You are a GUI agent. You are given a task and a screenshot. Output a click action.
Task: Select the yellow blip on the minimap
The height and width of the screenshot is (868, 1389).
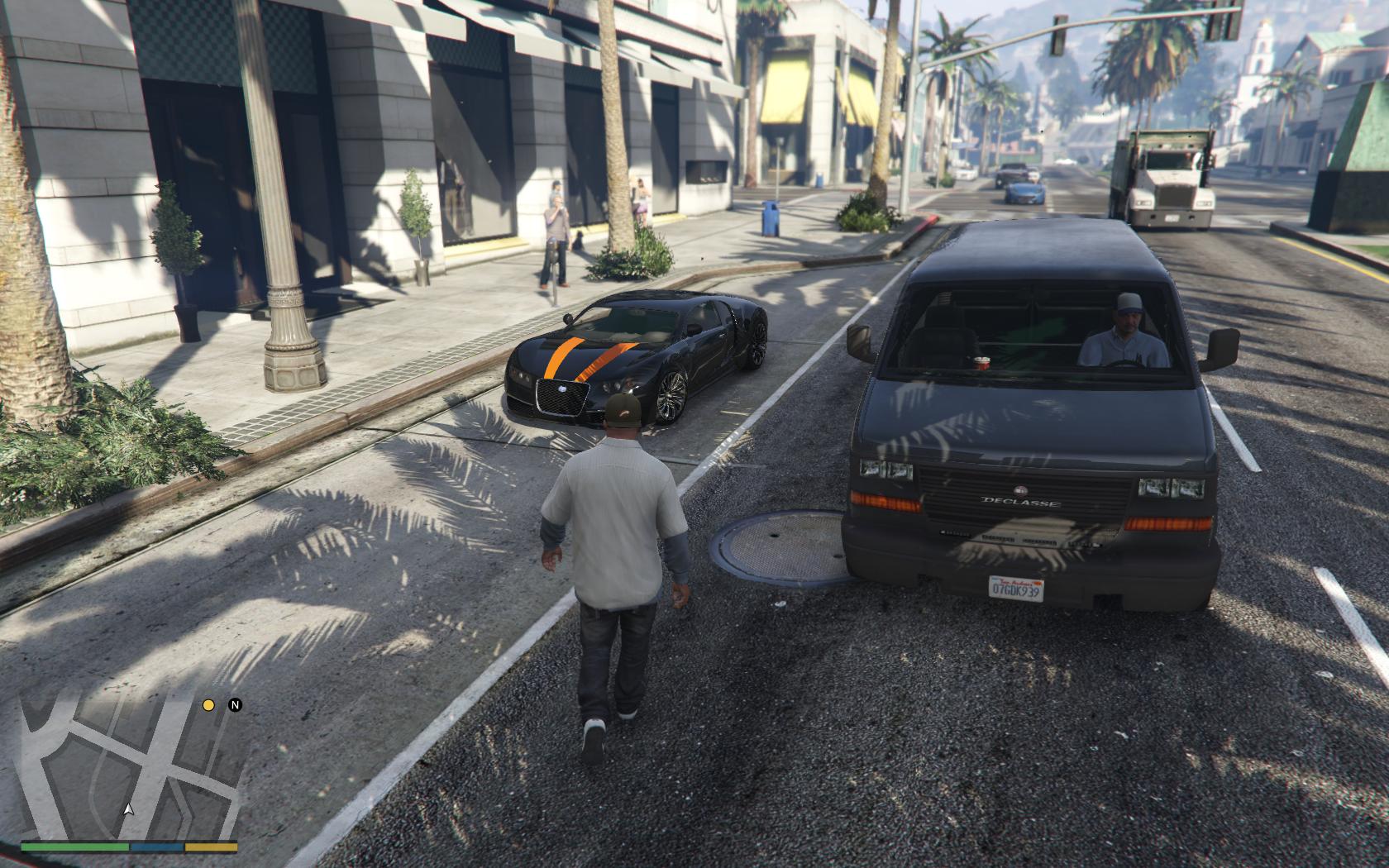(x=209, y=705)
